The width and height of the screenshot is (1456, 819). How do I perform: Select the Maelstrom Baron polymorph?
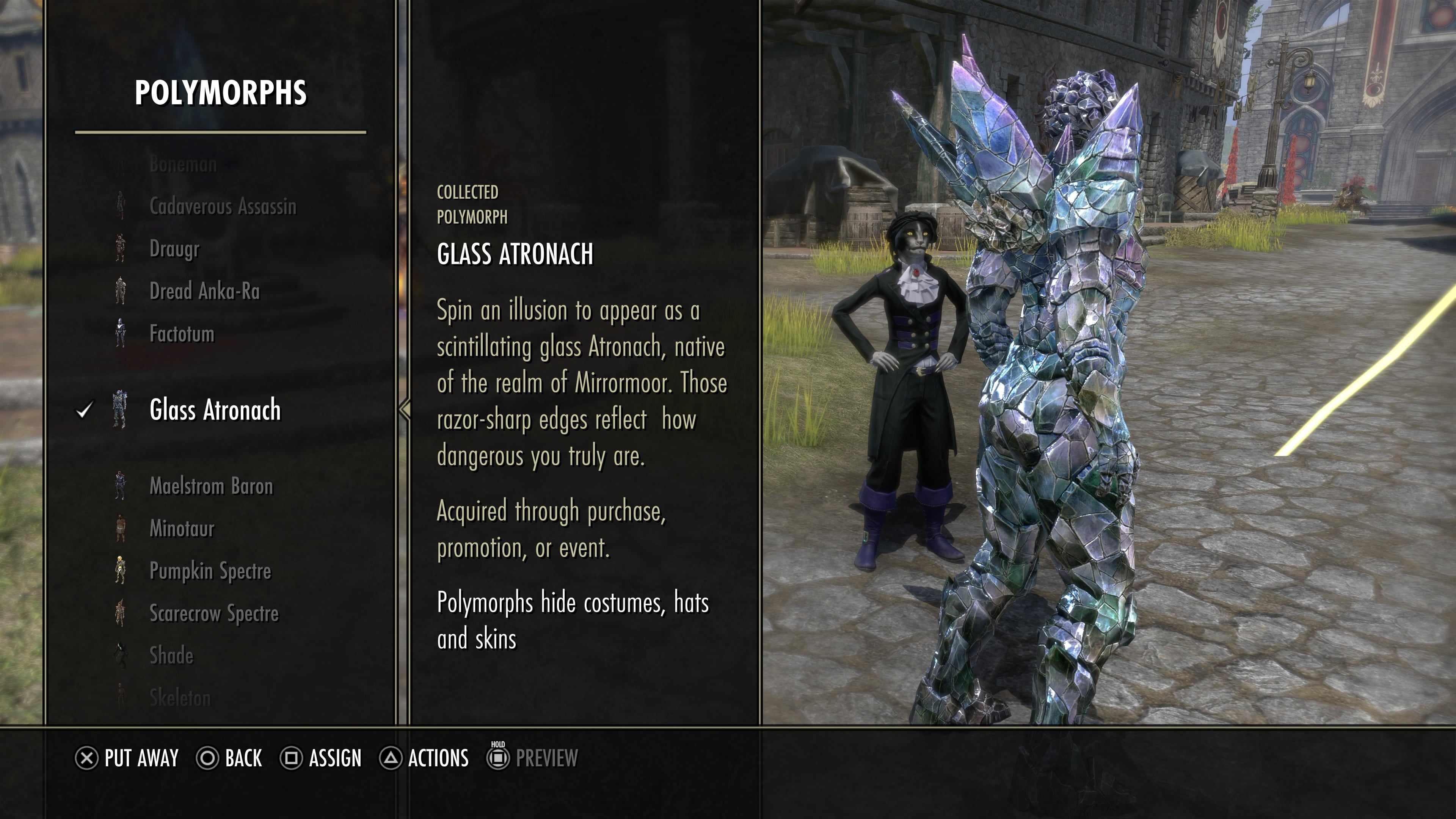coord(211,486)
